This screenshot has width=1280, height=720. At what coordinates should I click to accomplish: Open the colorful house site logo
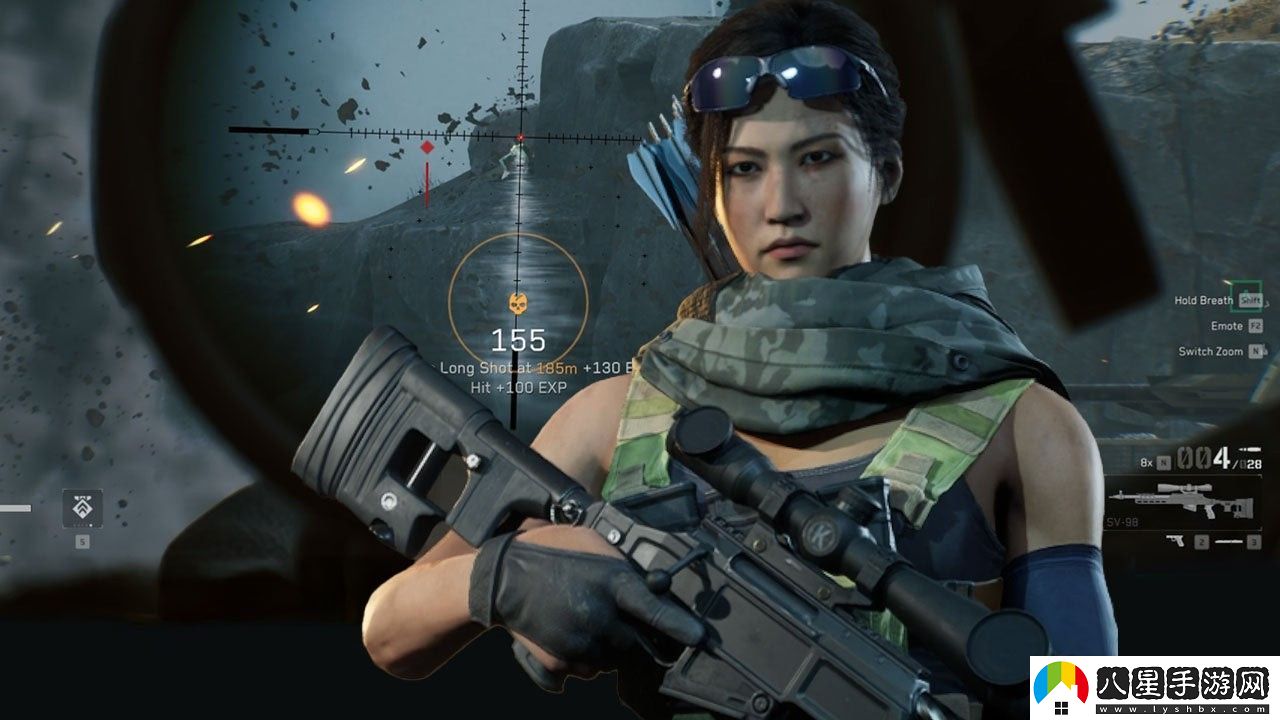click(1061, 688)
